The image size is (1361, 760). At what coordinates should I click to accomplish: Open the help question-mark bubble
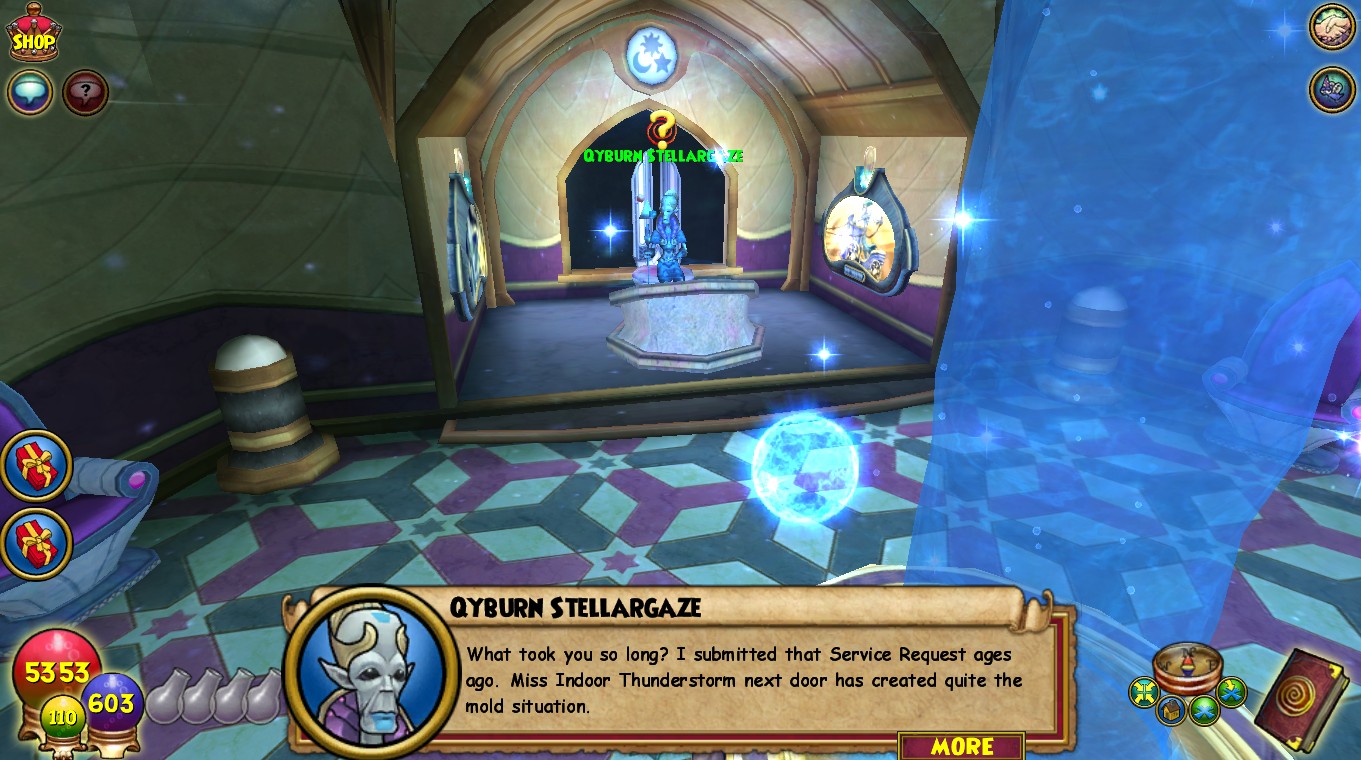click(x=85, y=91)
